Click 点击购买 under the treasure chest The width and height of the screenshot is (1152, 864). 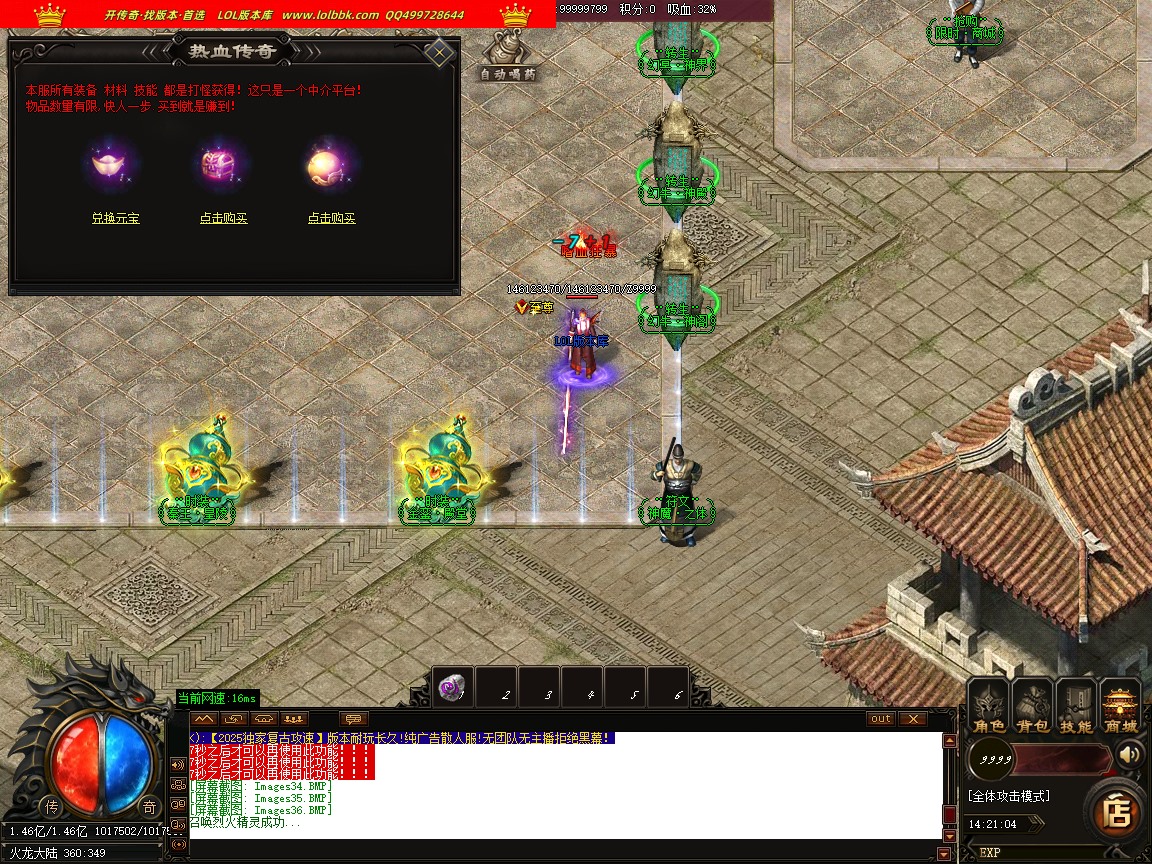[x=223, y=218]
